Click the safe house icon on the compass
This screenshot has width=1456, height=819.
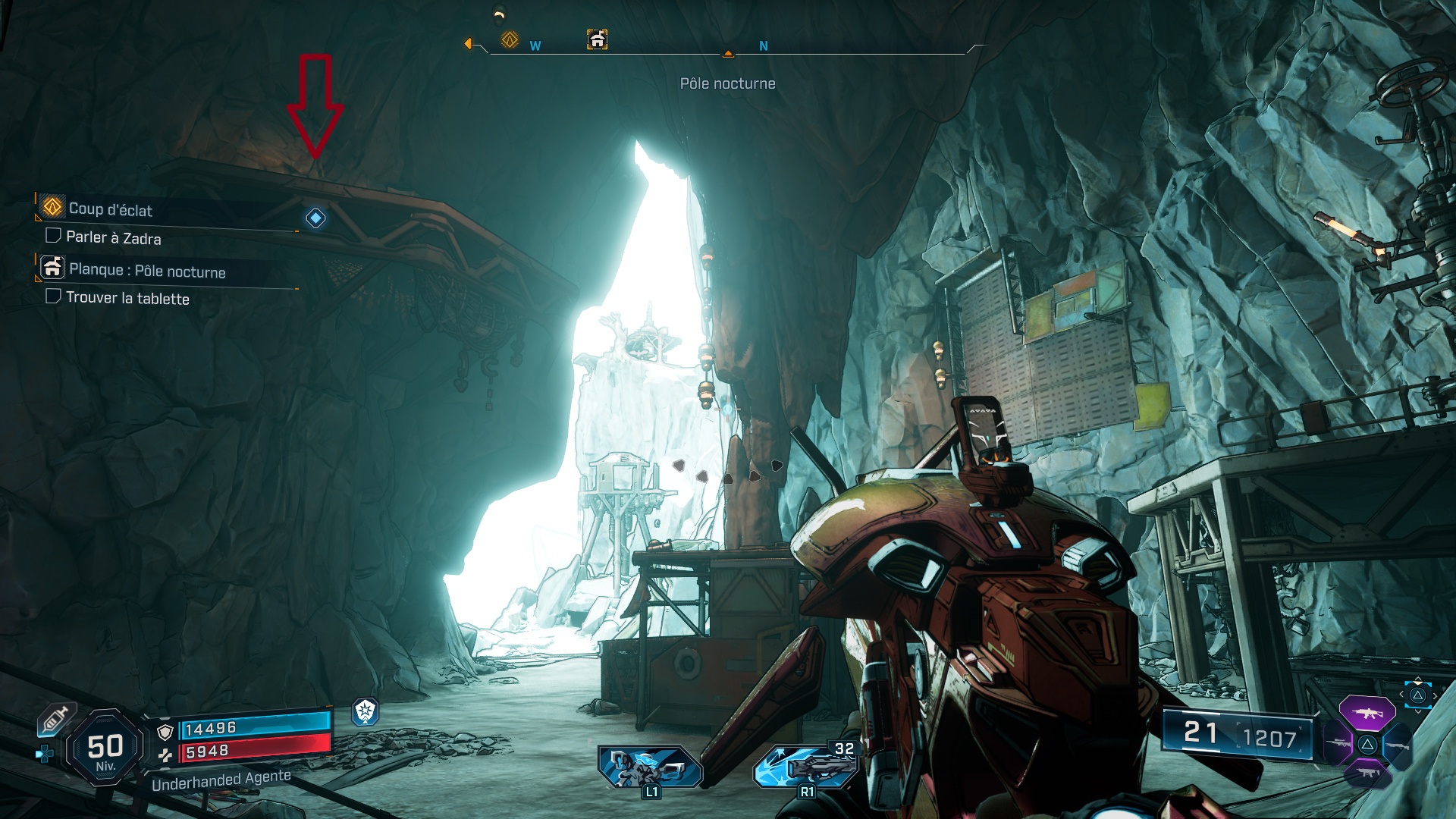coord(596,38)
